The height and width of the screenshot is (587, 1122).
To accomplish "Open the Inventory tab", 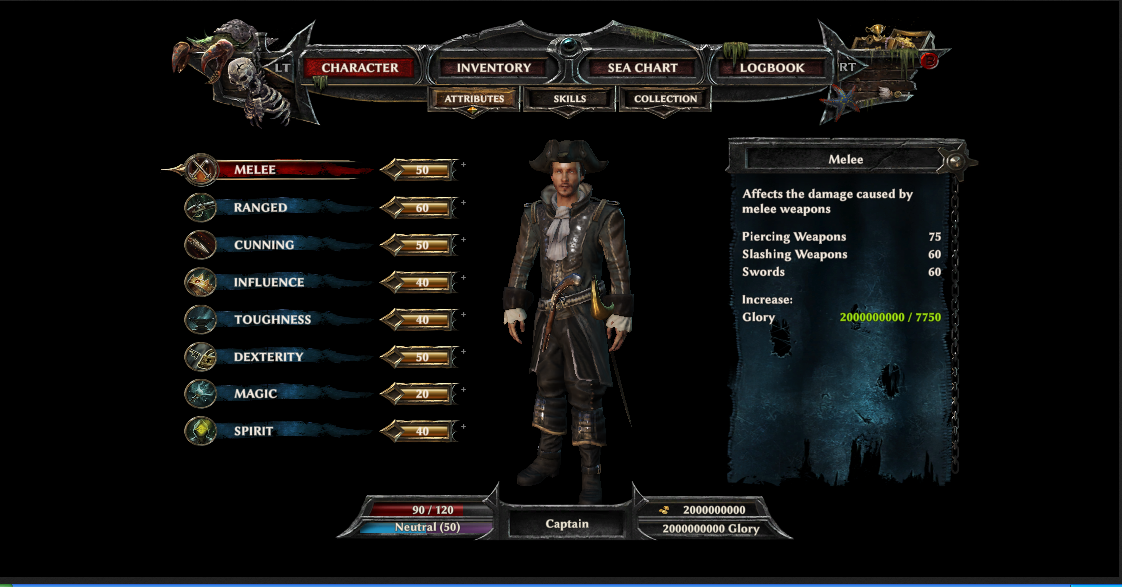I will coord(494,68).
